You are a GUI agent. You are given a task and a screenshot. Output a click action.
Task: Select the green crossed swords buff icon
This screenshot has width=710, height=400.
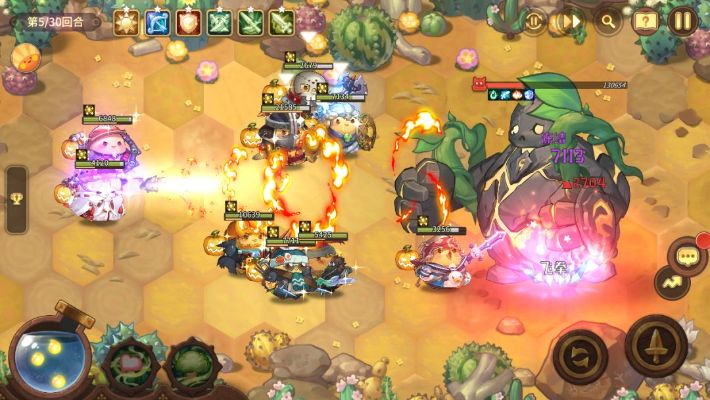point(219,20)
